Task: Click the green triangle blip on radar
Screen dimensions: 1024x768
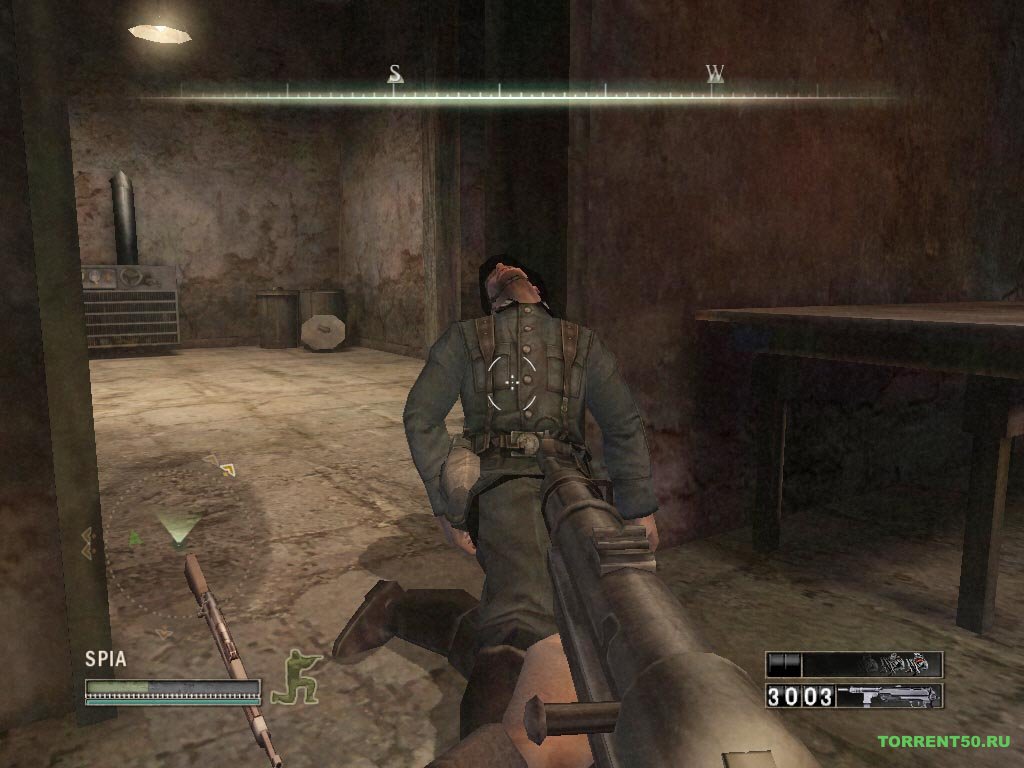Action: pos(135,538)
